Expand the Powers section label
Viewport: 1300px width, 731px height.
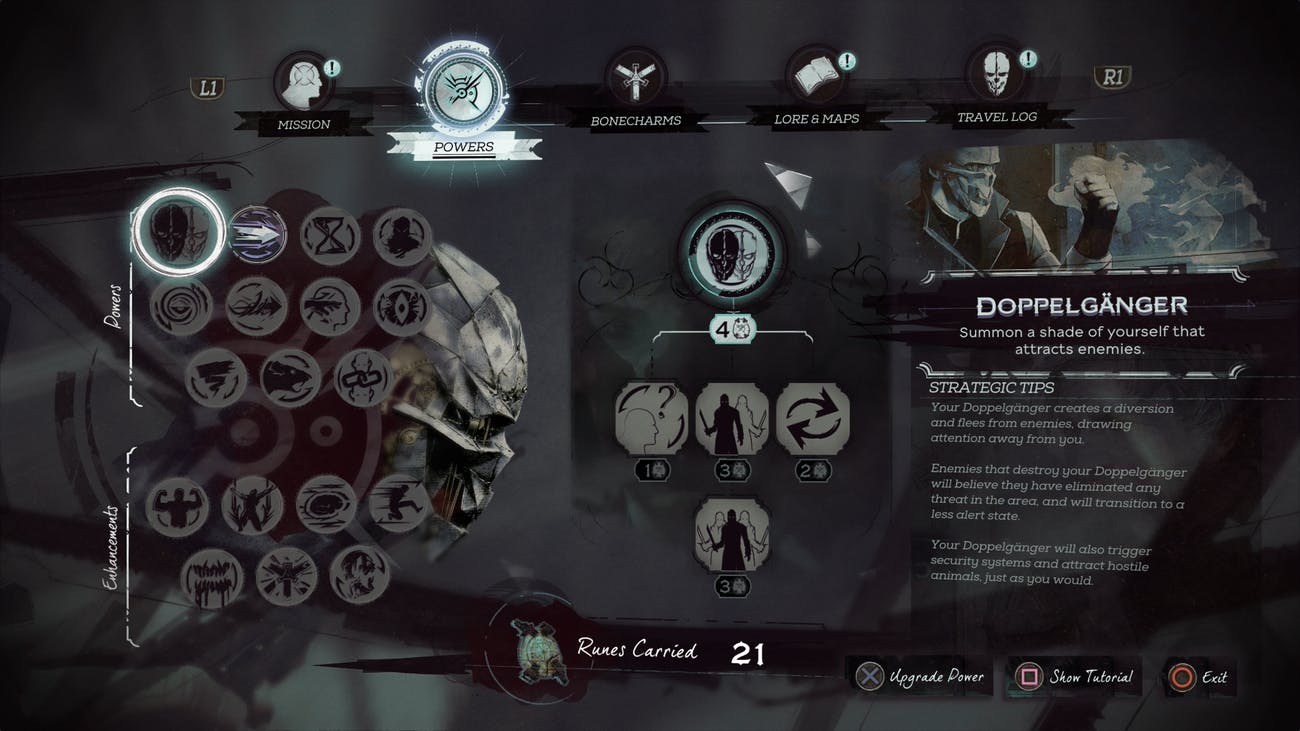(x=113, y=305)
